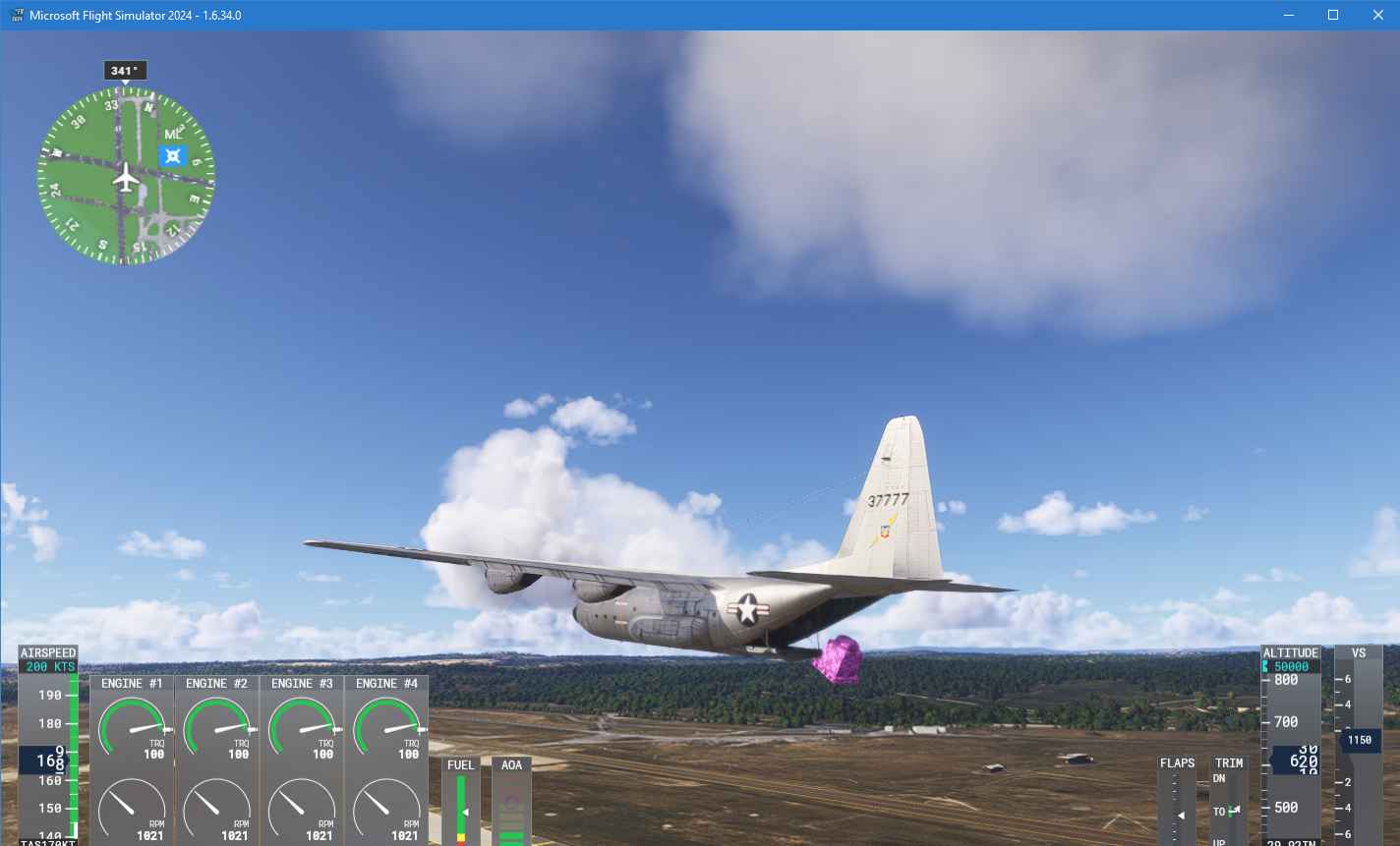Viewport: 1400px width, 846px height.
Task: Click the green takeoff trim aircraft icon
Action: tap(1236, 812)
